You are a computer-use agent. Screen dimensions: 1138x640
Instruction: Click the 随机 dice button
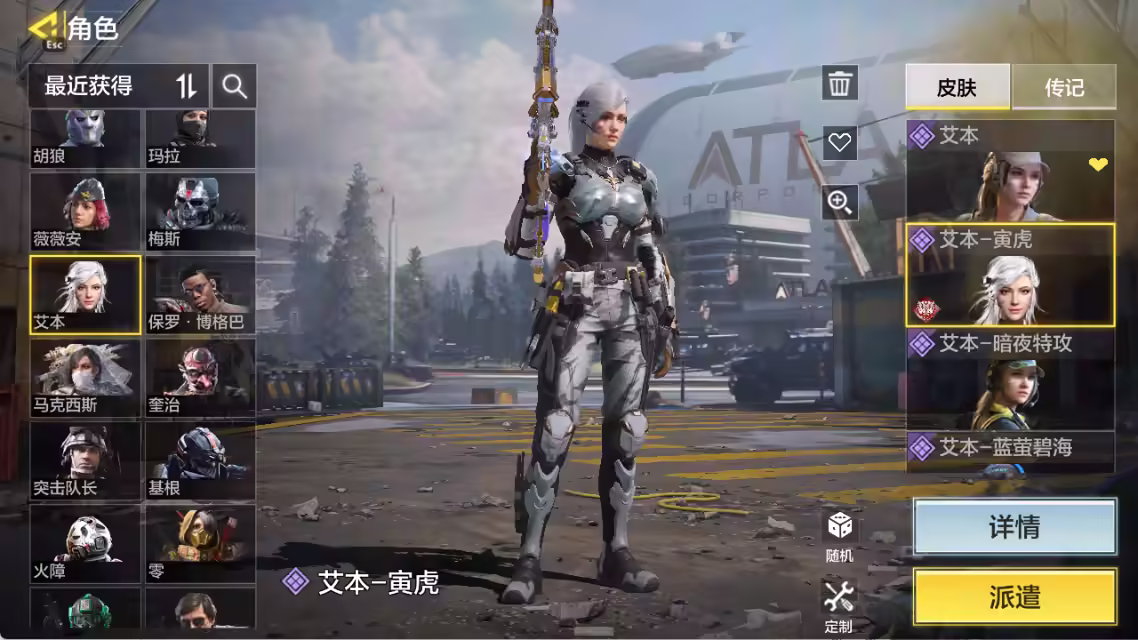840,535
